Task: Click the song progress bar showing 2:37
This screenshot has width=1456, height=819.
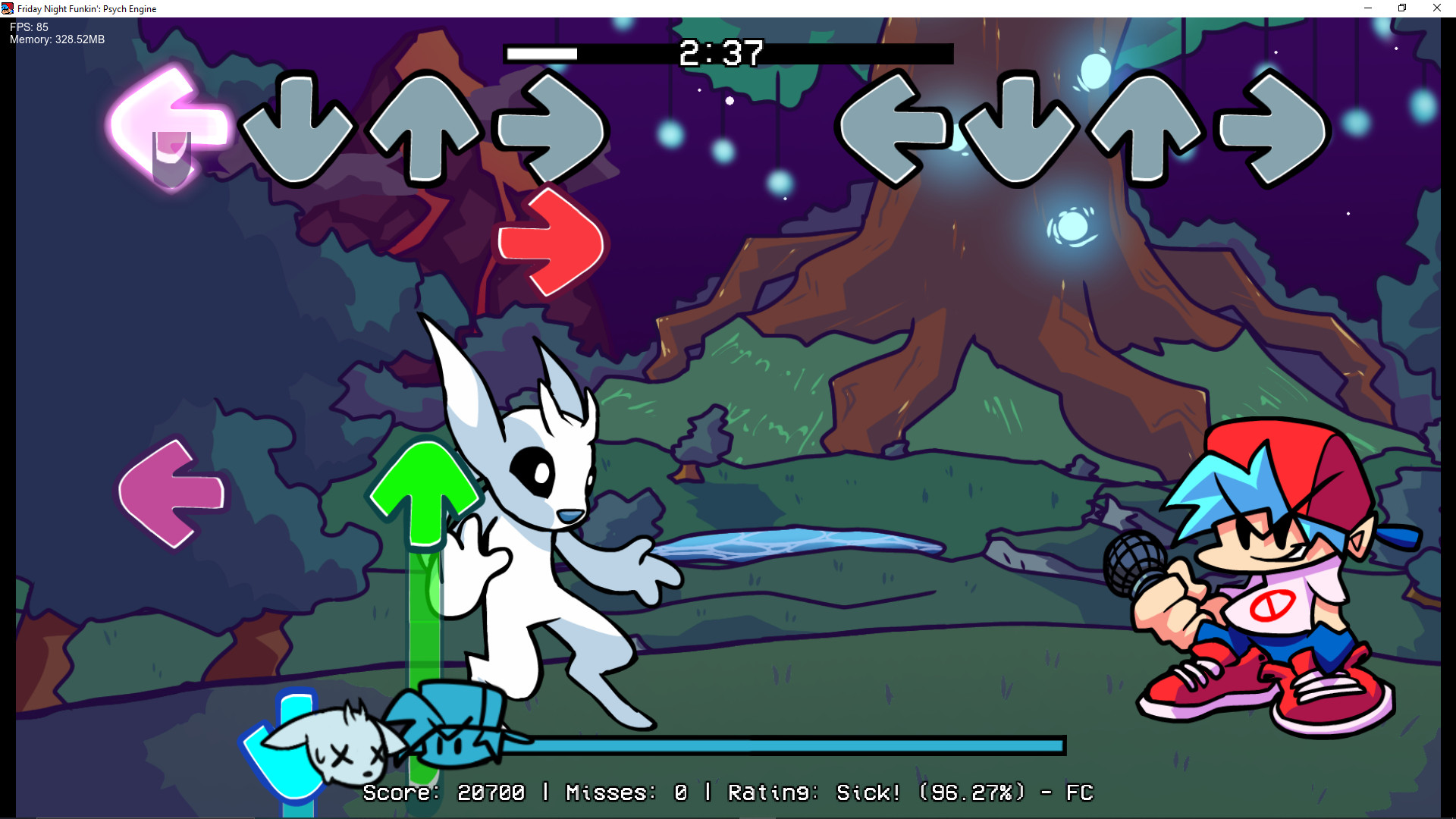Action: (x=728, y=54)
